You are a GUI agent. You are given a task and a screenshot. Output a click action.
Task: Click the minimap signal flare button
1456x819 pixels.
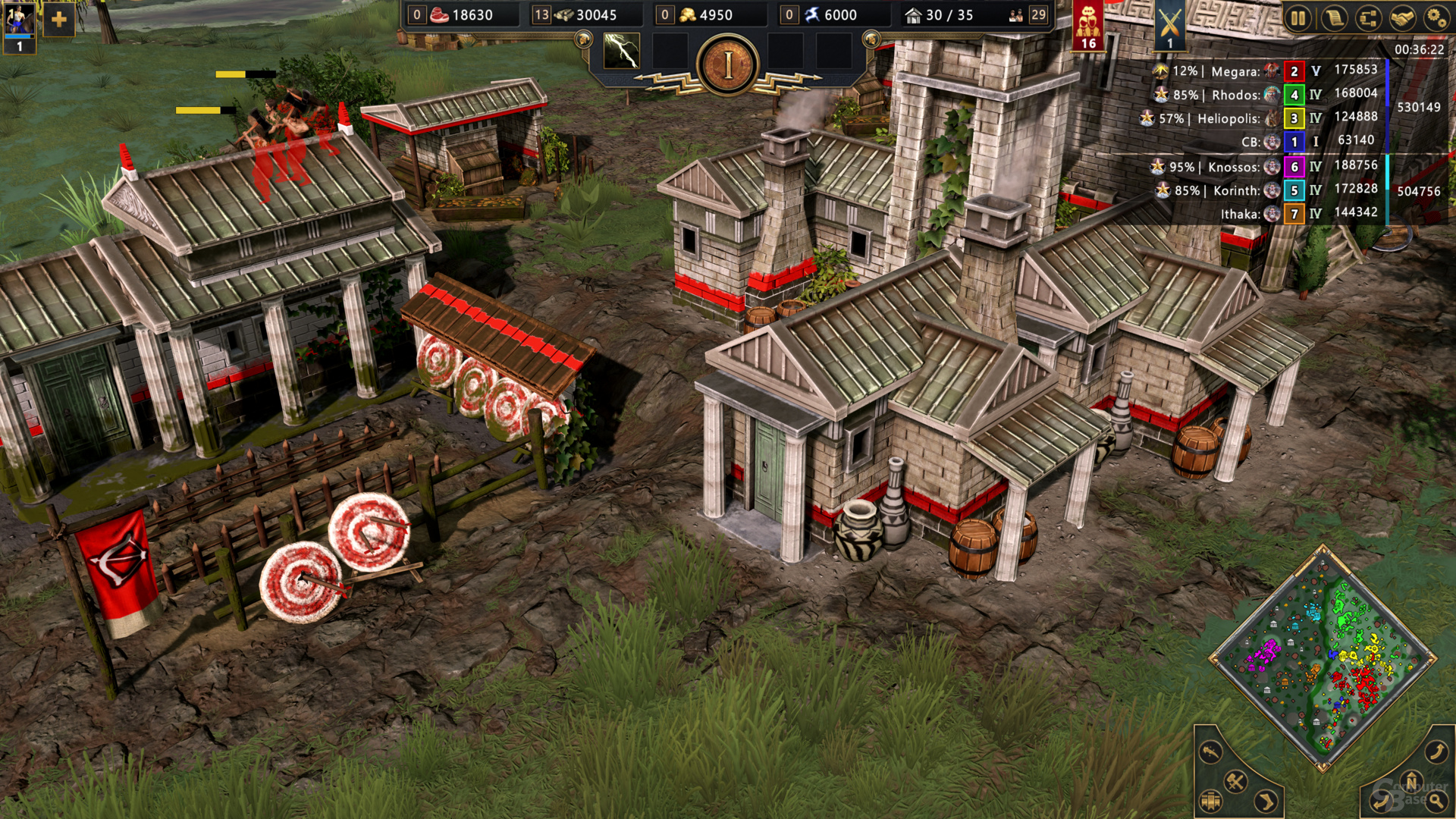point(1211,752)
